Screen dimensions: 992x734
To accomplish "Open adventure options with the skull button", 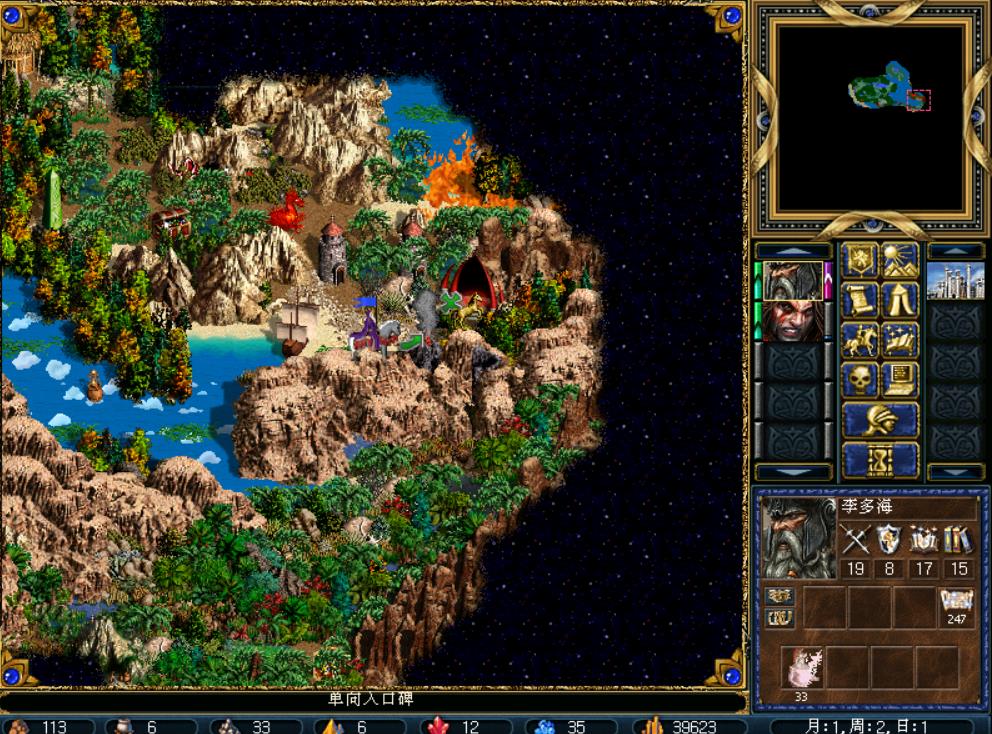I will (x=860, y=380).
